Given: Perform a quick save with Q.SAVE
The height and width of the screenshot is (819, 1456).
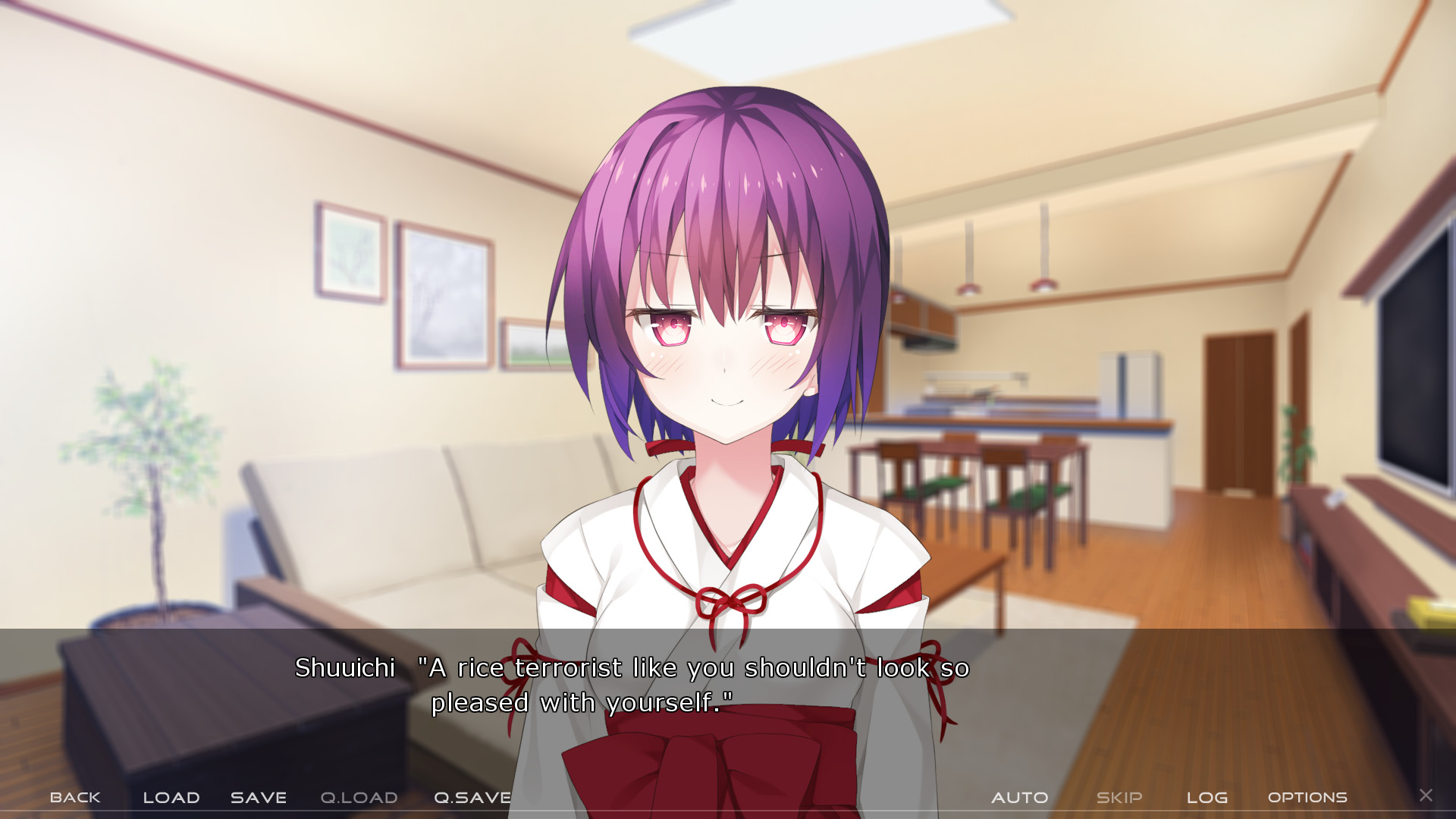Looking at the screenshot, I should pos(472,797).
